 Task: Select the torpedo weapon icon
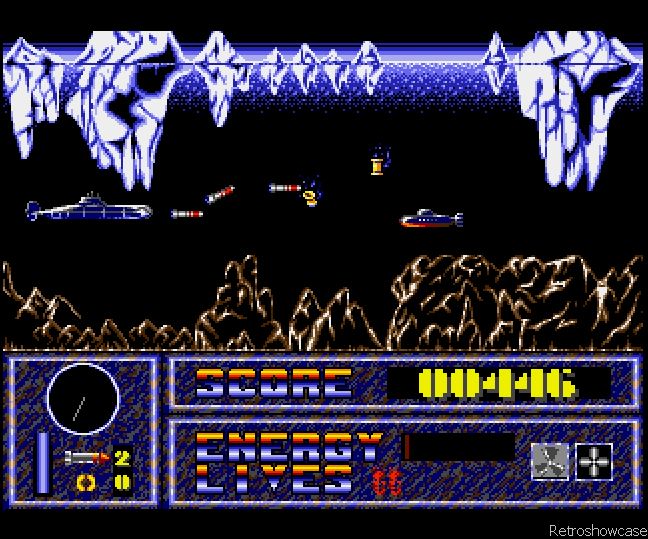[85, 458]
